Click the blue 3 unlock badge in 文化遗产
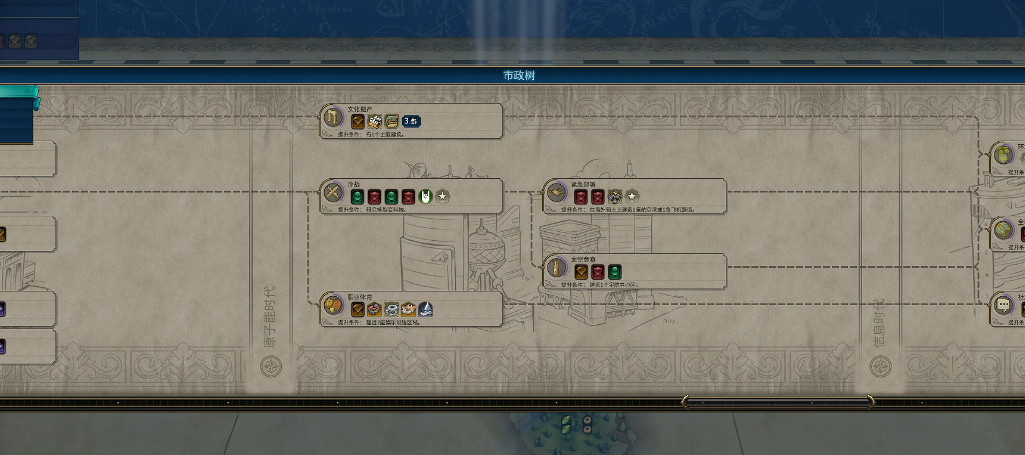This screenshot has width=1025, height=455. click(411, 122)
